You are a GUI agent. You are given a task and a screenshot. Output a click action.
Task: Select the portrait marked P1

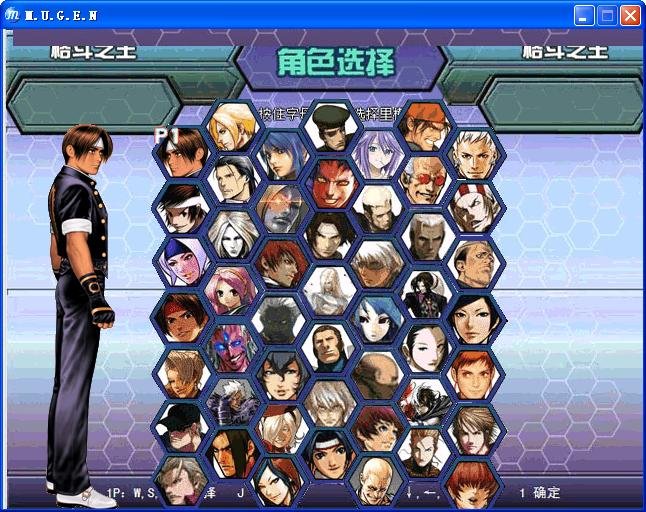tap(181, 153)
